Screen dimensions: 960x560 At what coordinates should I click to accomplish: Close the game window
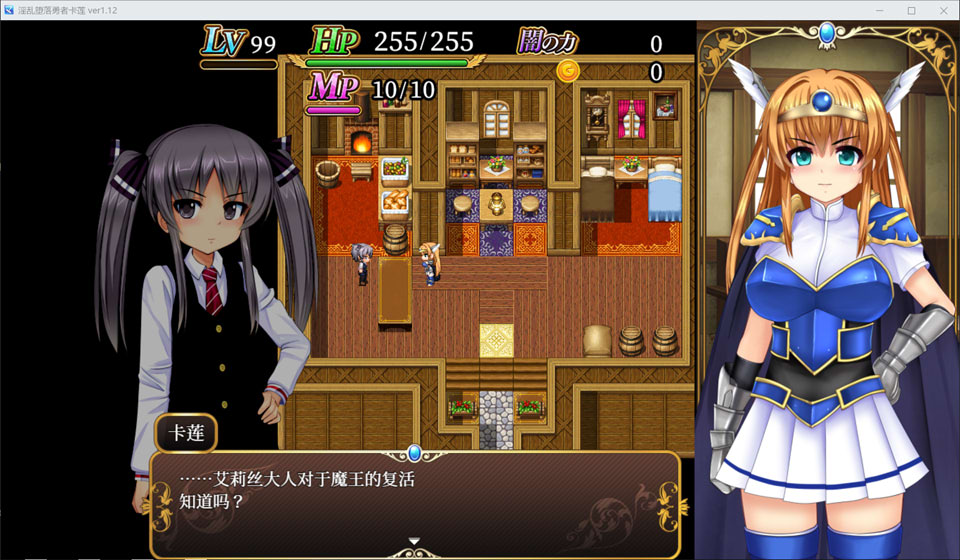(941, 10)
